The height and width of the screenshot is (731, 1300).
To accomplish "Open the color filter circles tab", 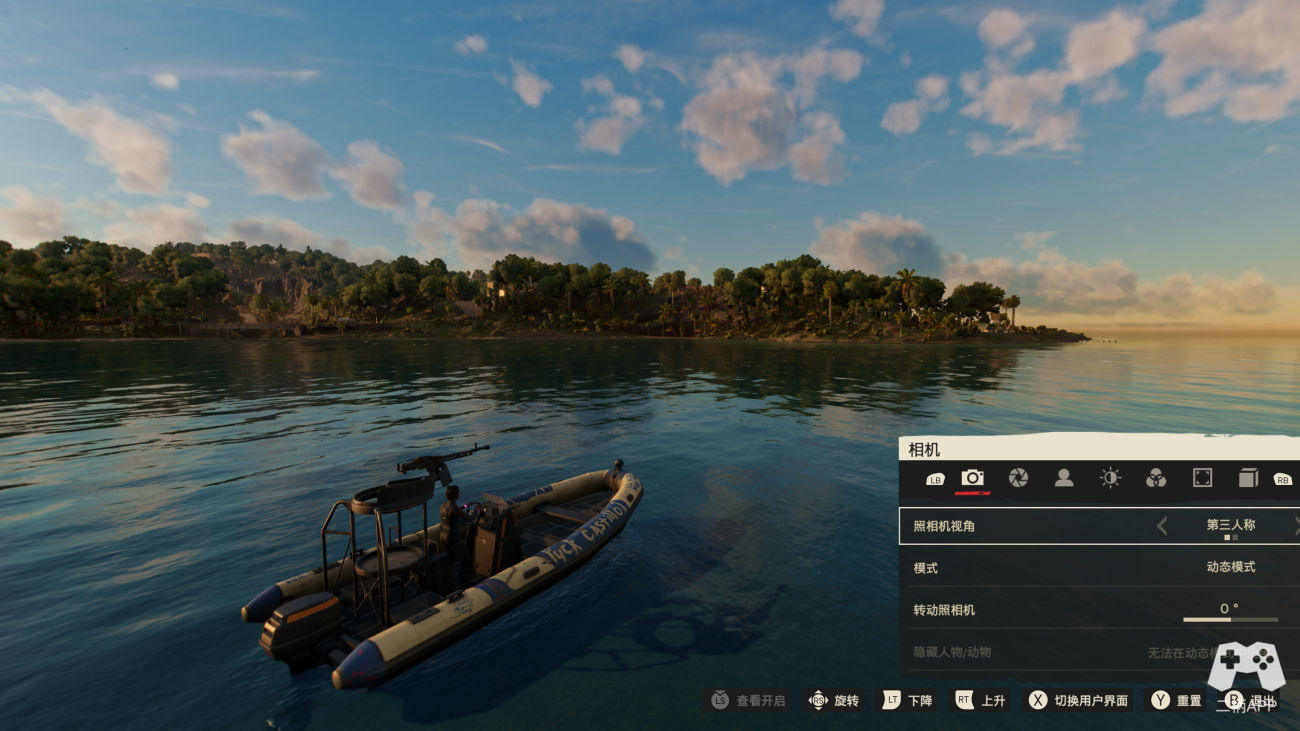I will [1156, 478].
